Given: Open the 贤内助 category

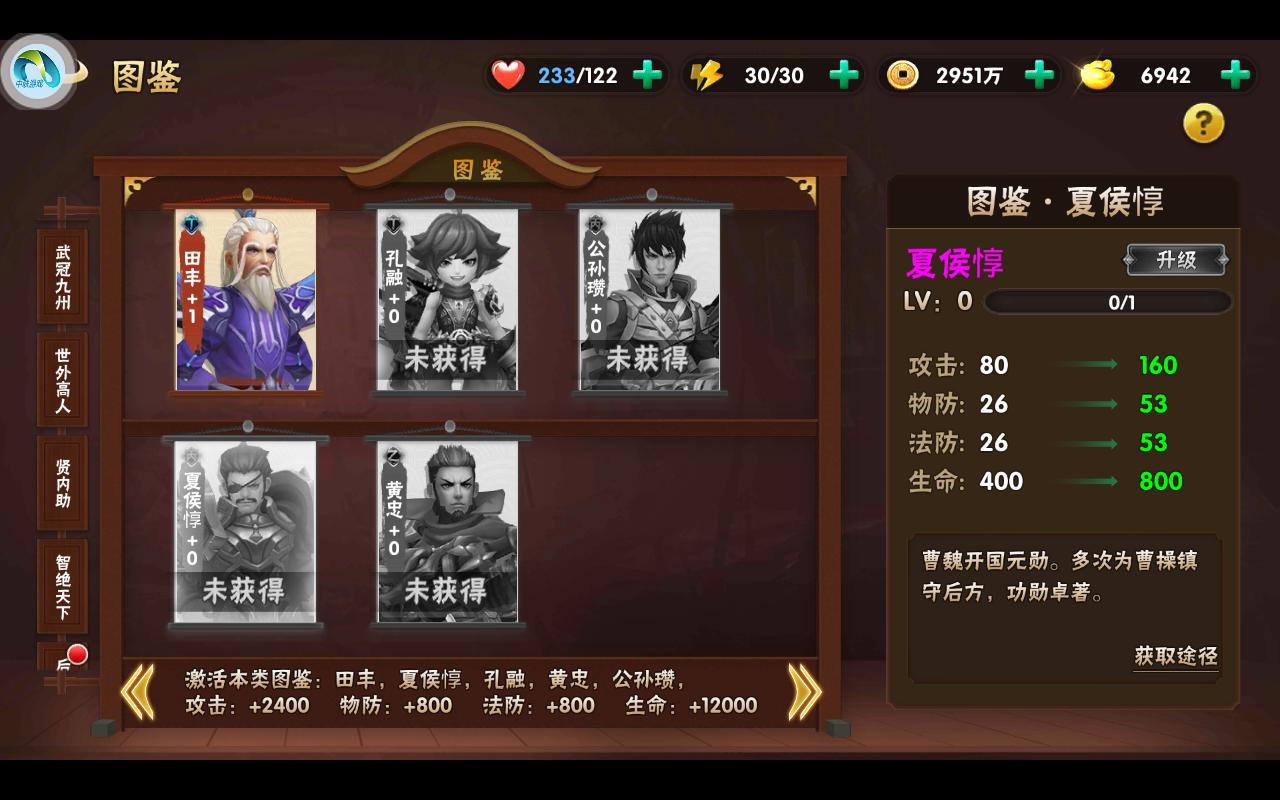Looking at the screenshot, I should click(62, 481).
